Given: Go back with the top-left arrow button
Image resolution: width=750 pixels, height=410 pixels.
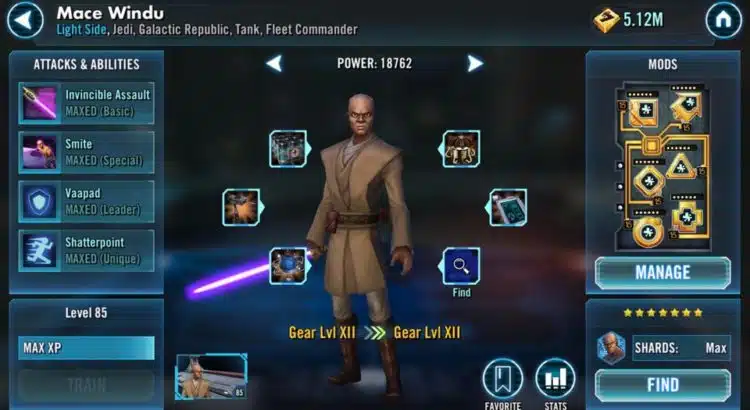Looking at the screenshot, I should click(x=27, y=19).
